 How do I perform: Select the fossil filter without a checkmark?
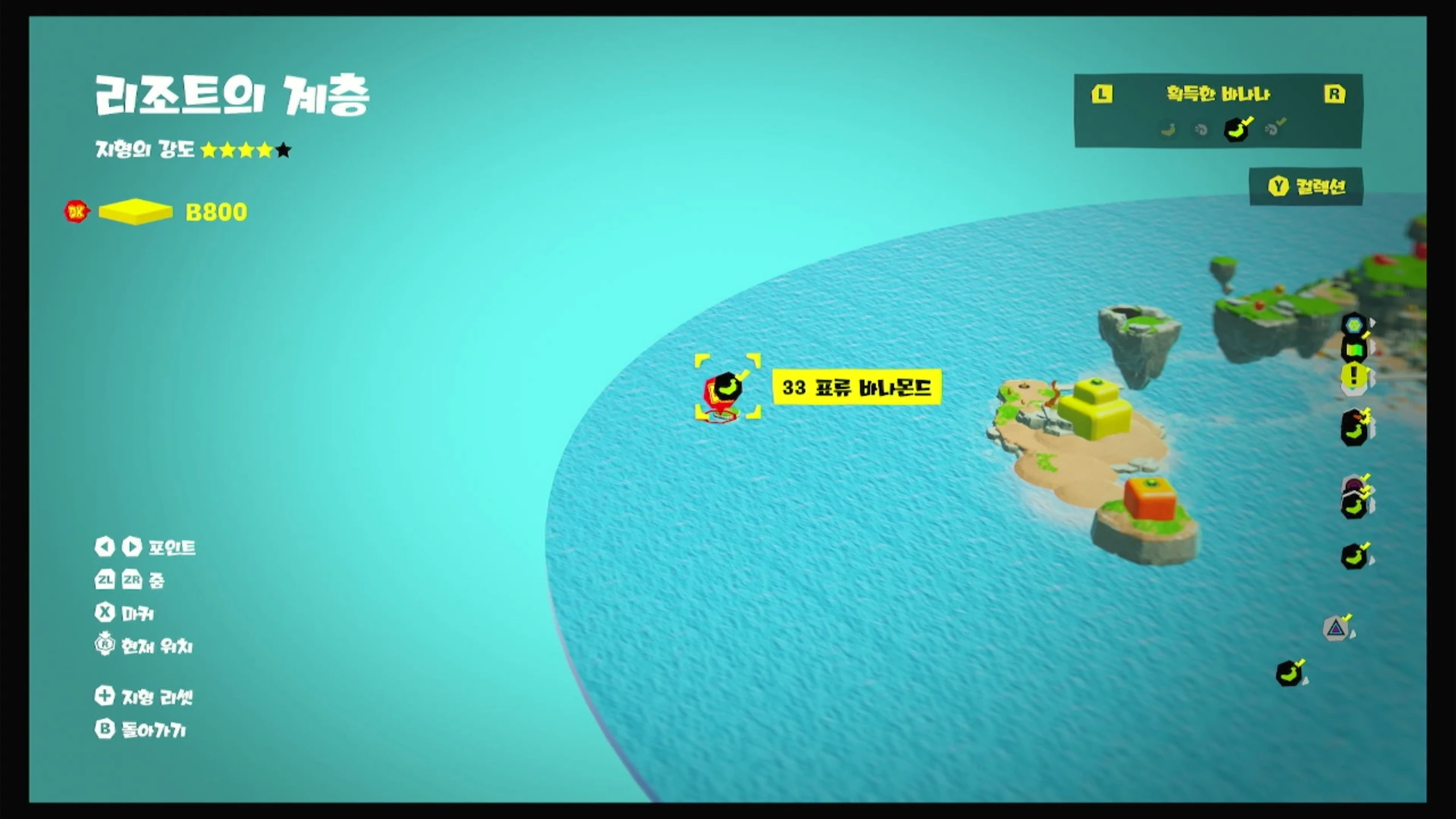coord(1201,130)
